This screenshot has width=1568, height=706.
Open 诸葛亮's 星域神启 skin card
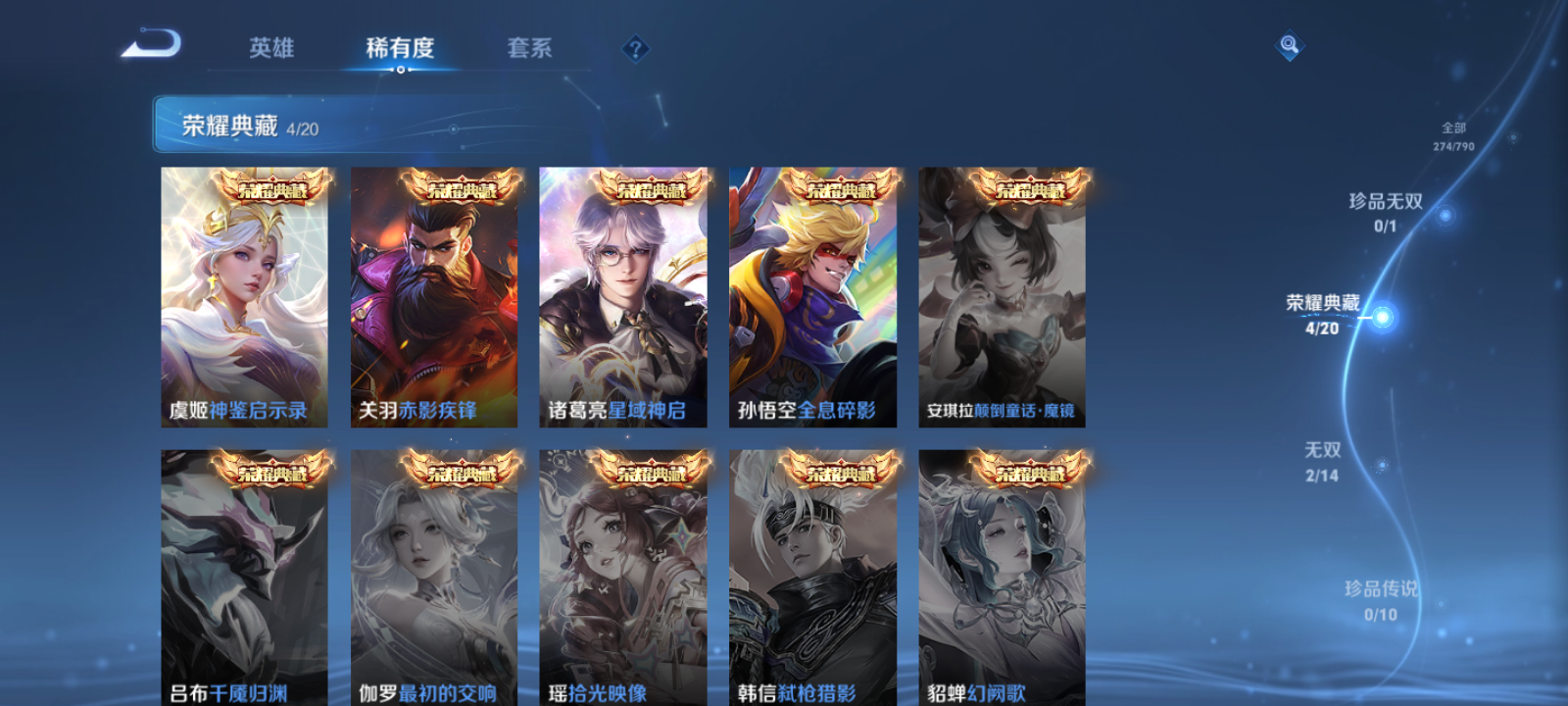pyautogui.click(x=623, y=294)
